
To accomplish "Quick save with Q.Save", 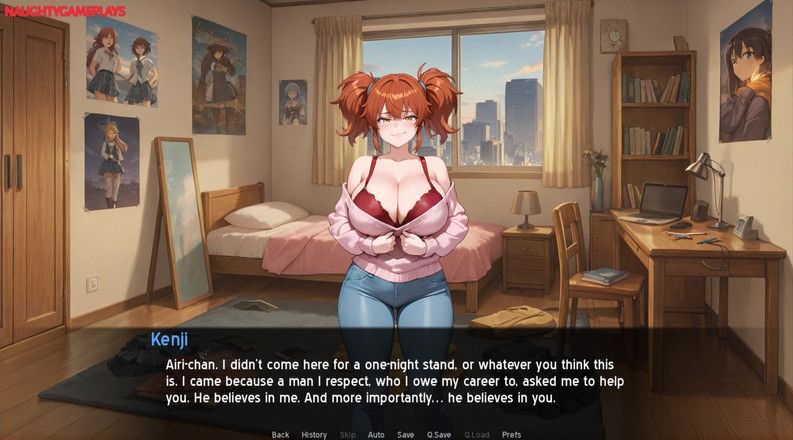I will click(438, 435).
